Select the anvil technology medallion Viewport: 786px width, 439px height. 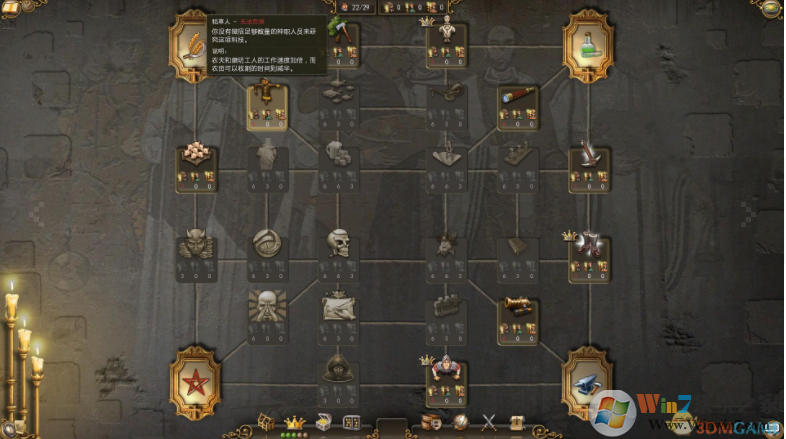coord(588,383)
